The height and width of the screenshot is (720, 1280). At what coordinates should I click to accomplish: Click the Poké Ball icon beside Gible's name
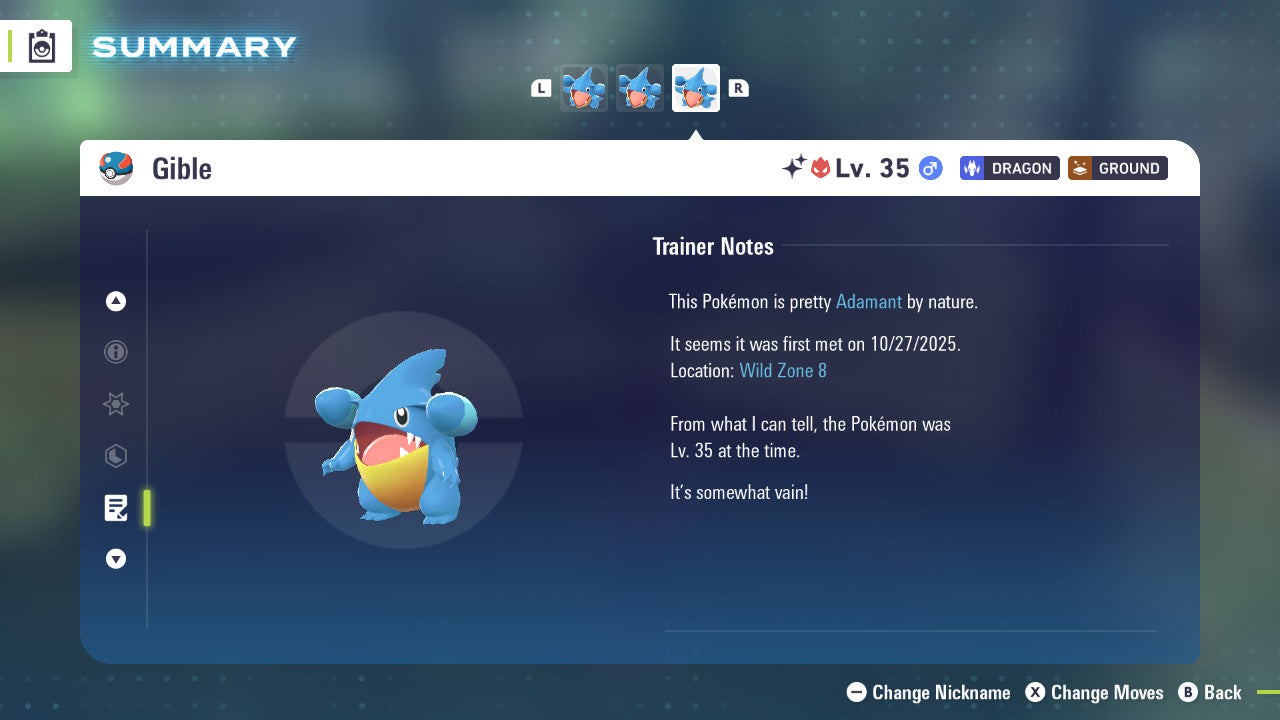115,168
